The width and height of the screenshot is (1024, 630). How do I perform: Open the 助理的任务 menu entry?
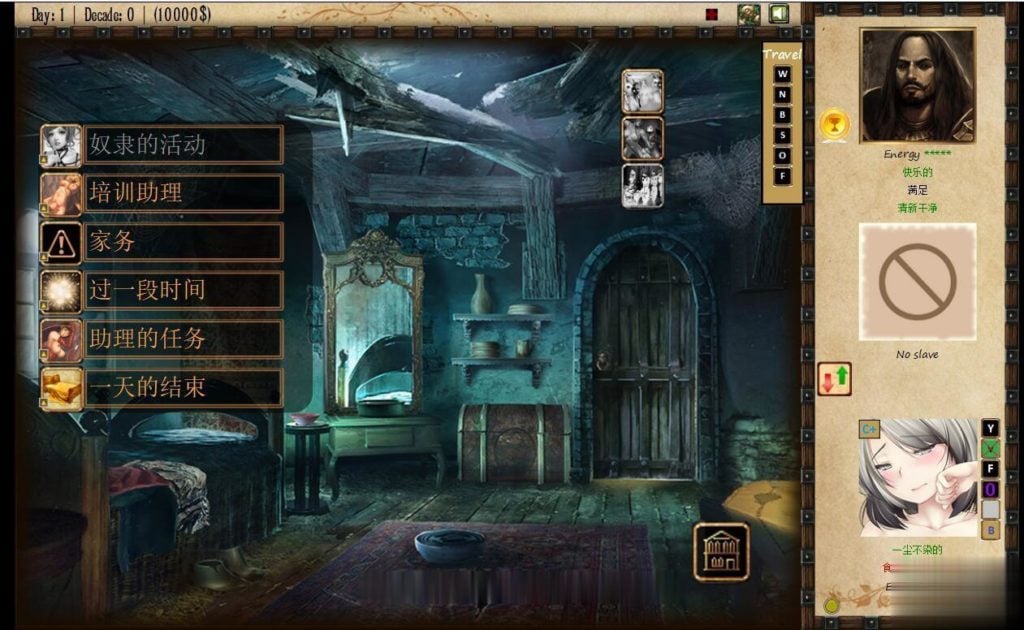point(161,339)
